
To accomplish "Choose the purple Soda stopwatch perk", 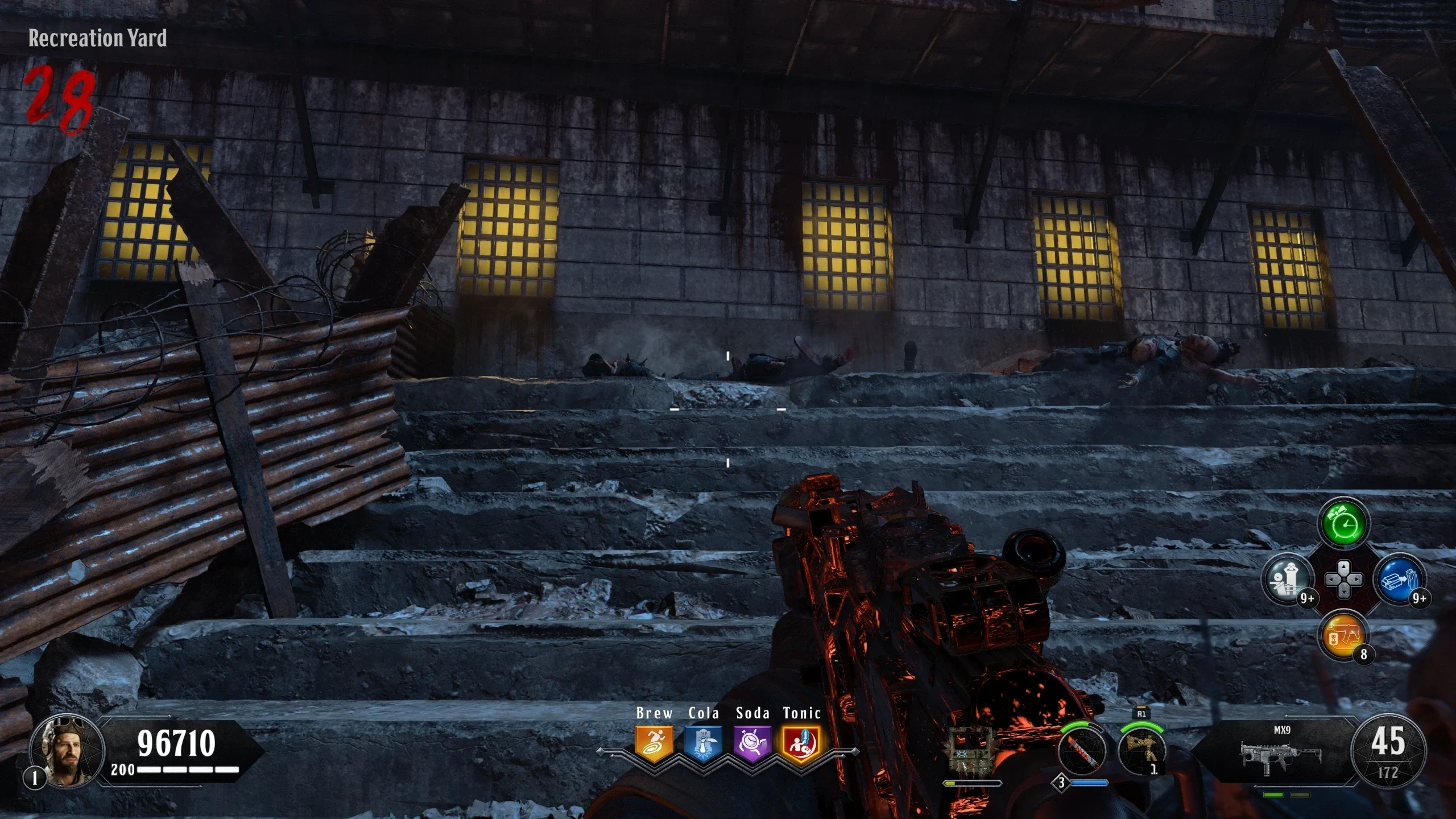I will tap(752, 743).
